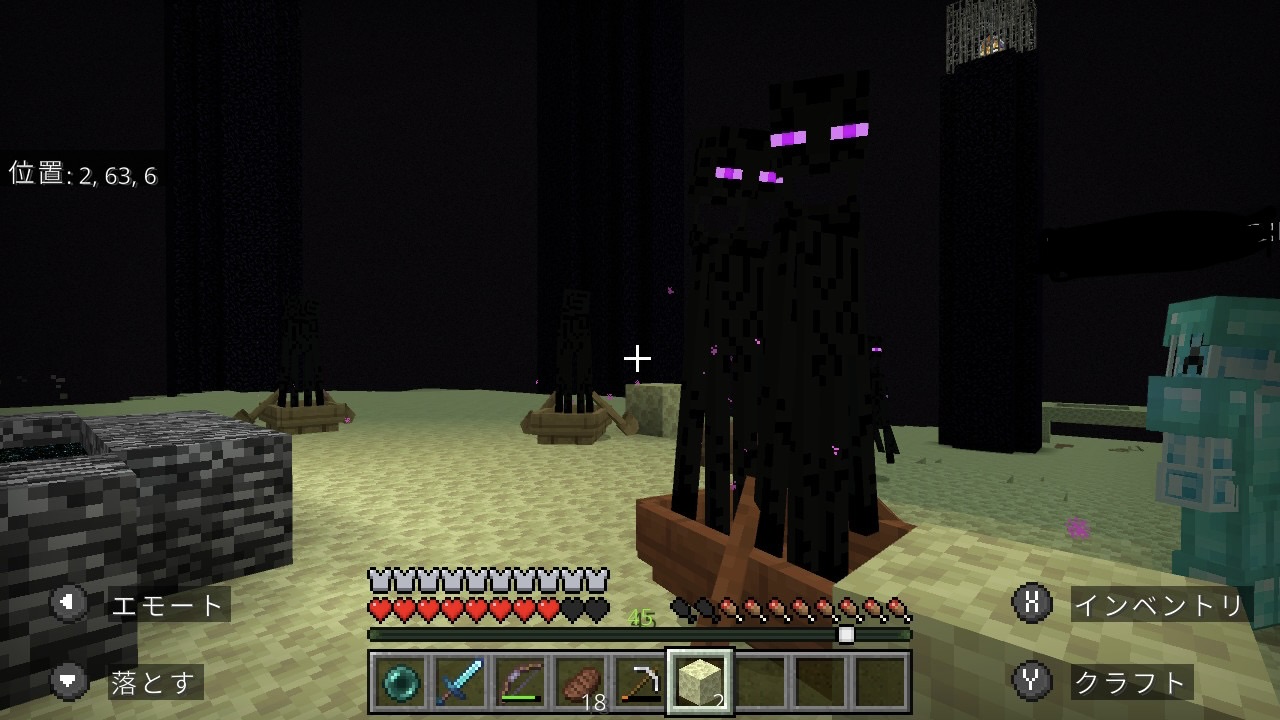Equip the diamond sword from the hotbar
Screen dimensions: 1280x720
[x=460, y=682]
